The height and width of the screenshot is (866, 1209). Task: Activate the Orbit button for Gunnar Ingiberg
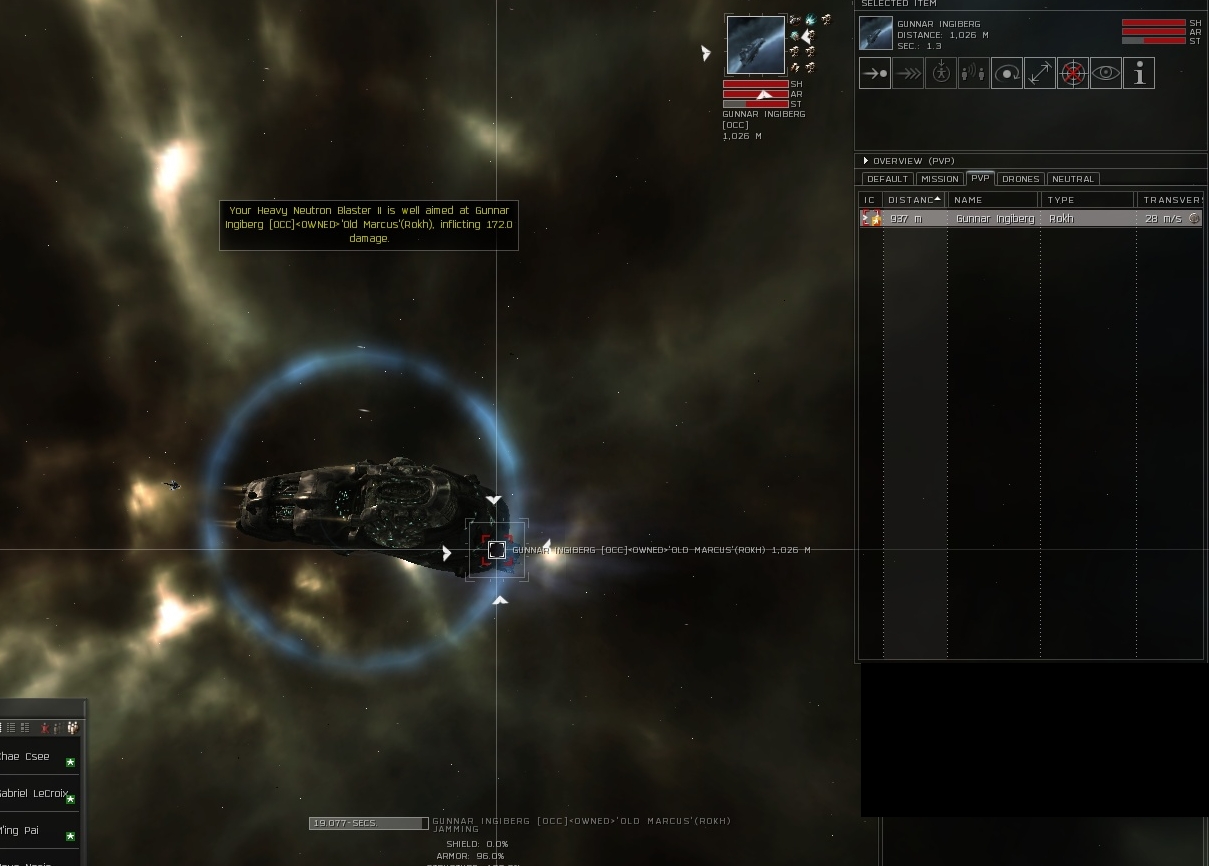pyautogui.click(x=1007, y=73)
